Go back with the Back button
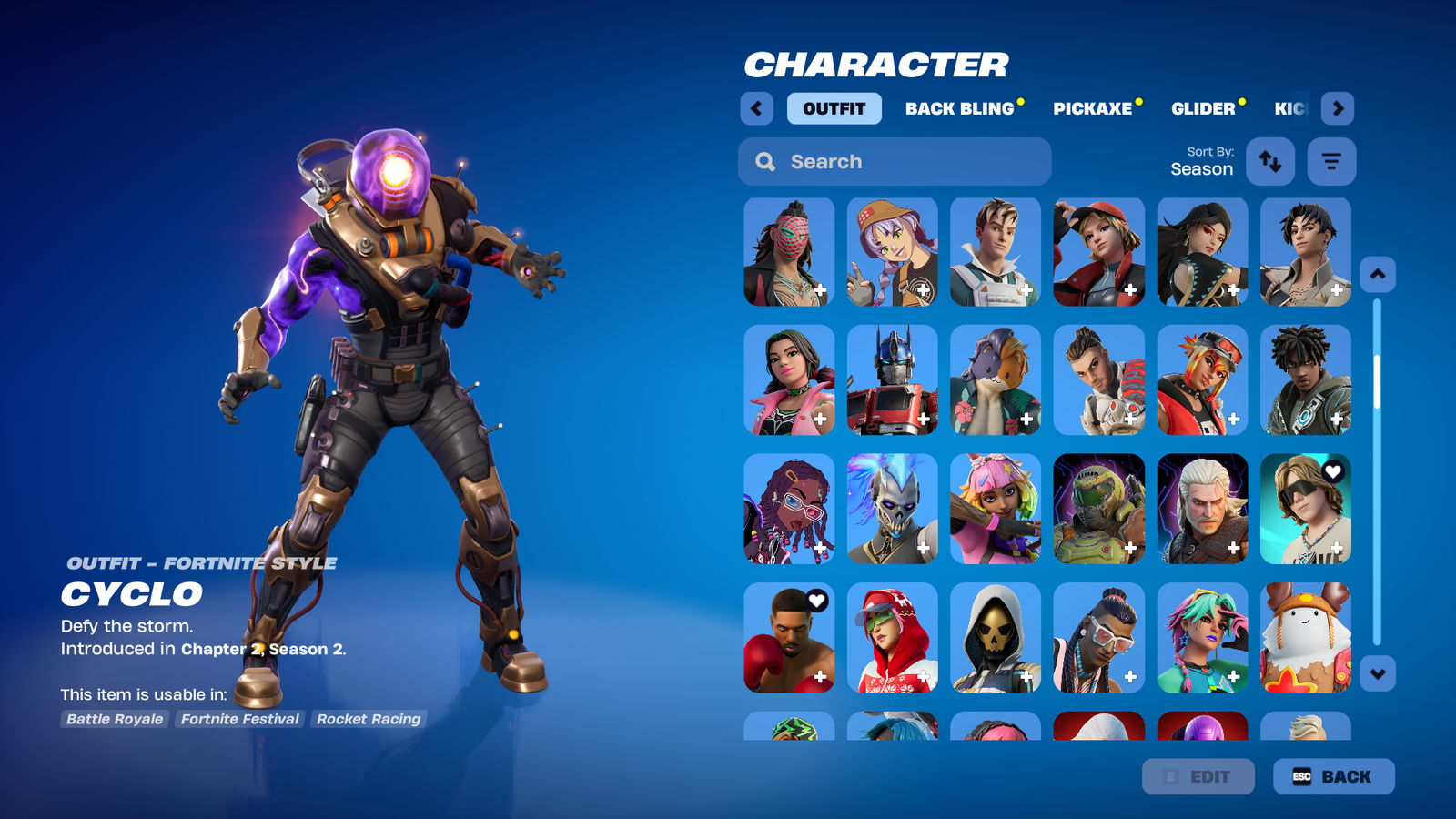 coord(1333,776)
